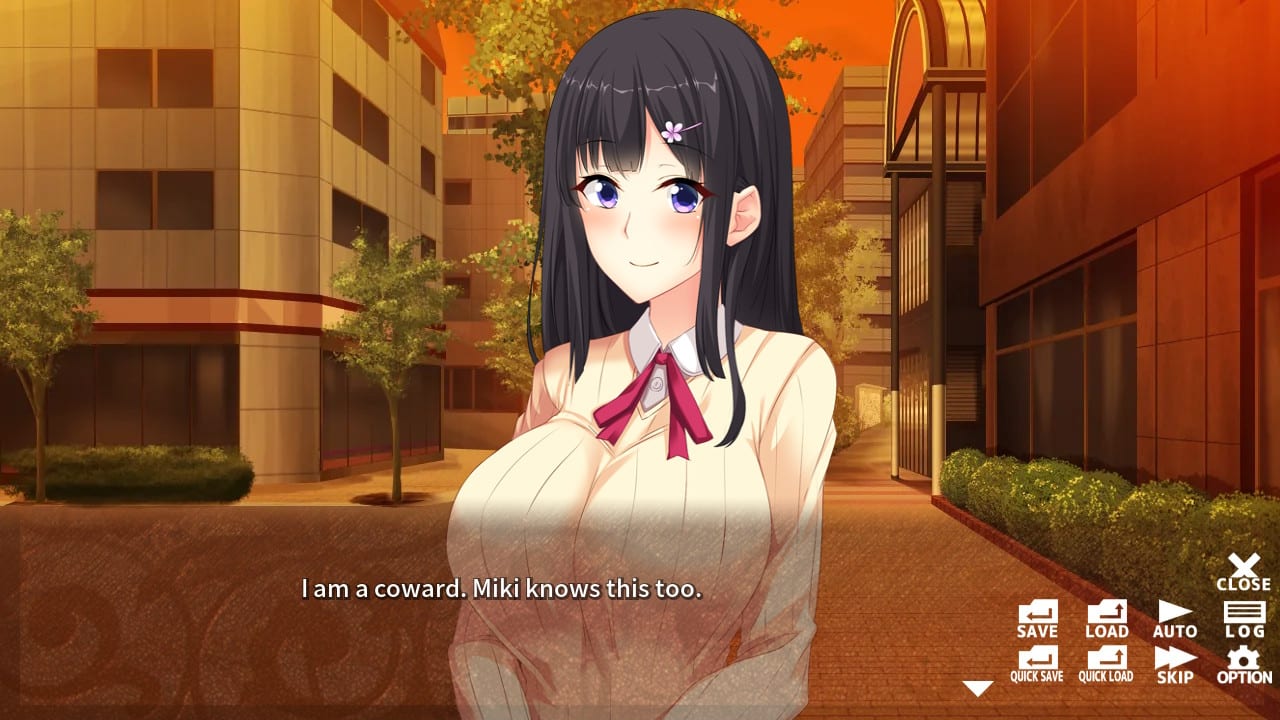Click the QUICK LOAD label text

tap(1105, 676)
